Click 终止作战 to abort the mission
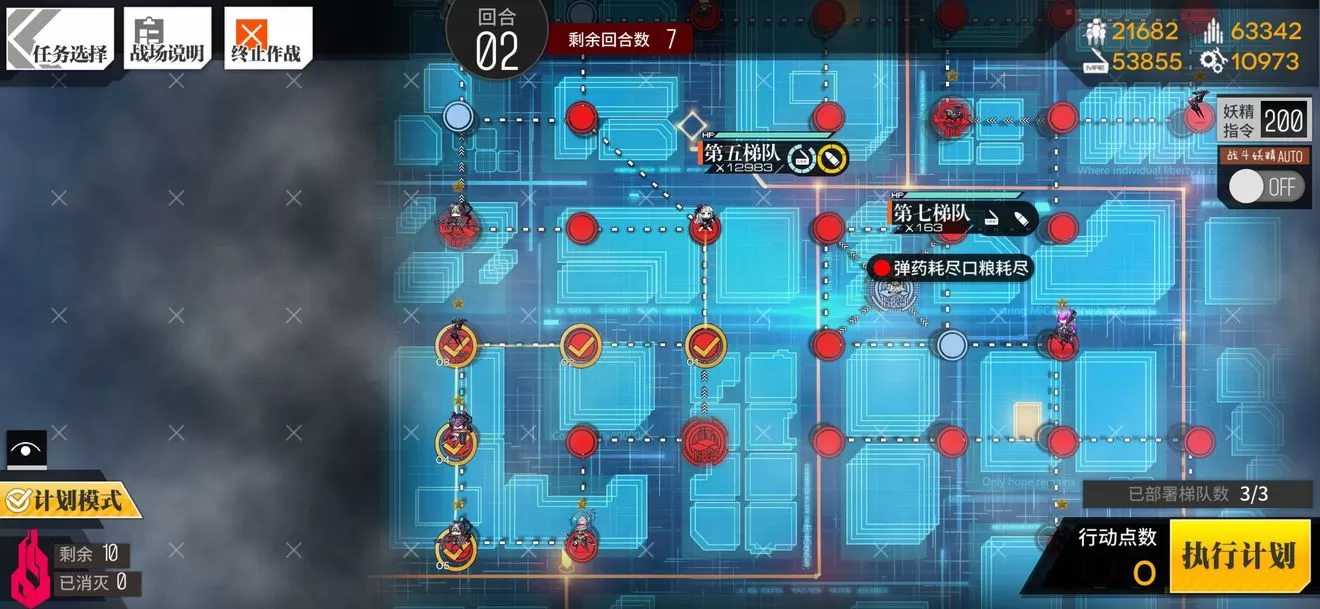This screenshot has height=609, width=1320. point(267,40)
